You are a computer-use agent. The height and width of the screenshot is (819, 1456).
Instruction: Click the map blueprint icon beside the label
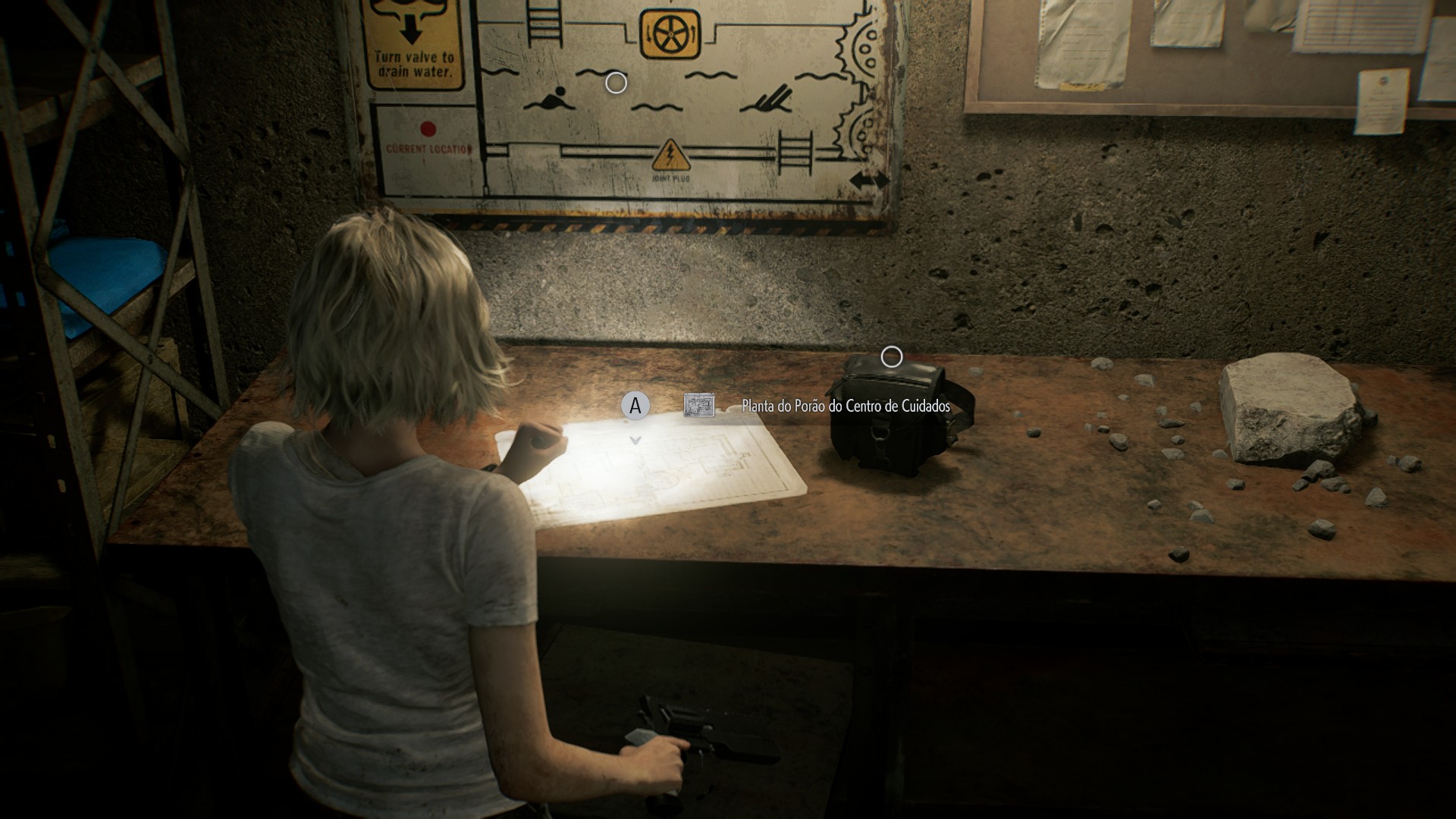698,405
